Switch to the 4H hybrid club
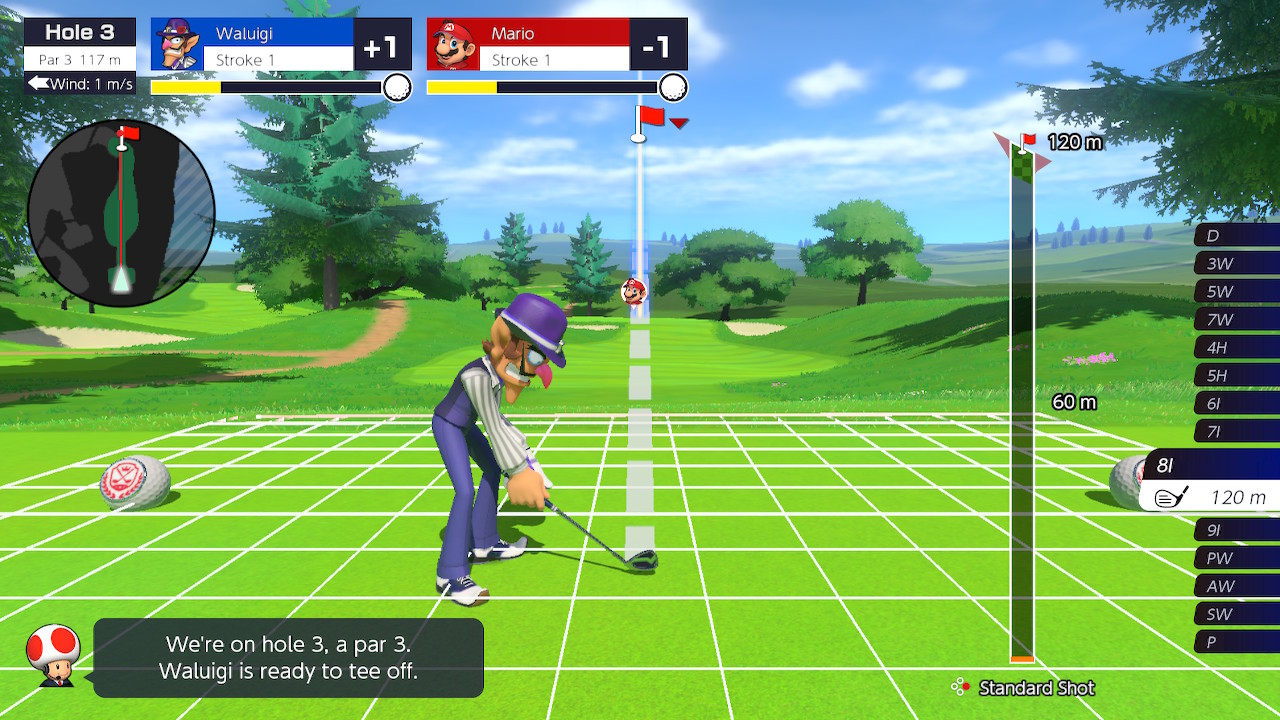The height and width of the screenshot is (720, 1280). (x=1236, y=348)
